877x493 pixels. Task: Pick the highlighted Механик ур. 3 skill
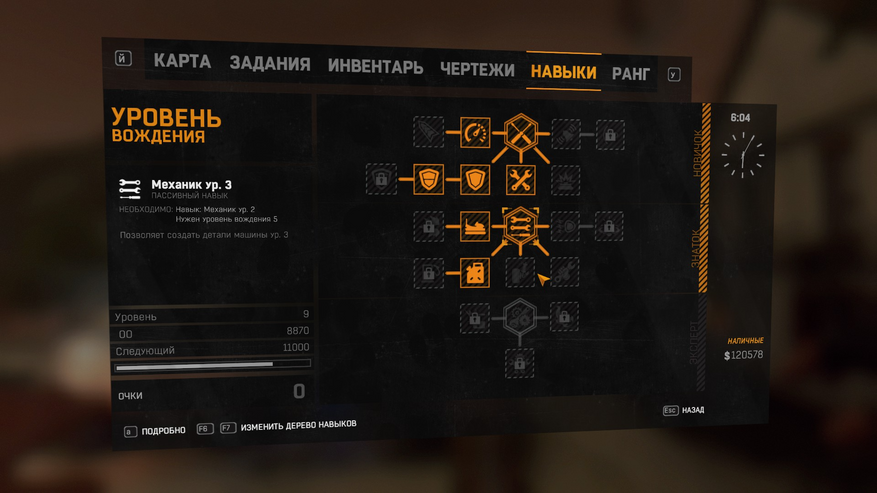tap(520, 227)
